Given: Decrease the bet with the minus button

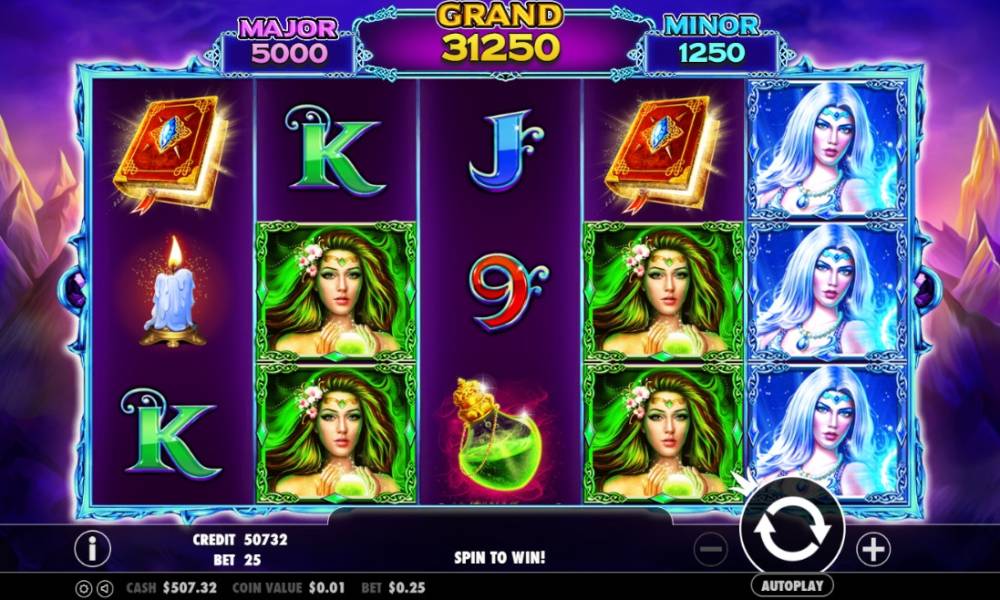Looking at the screenshot, I should 711,548.
